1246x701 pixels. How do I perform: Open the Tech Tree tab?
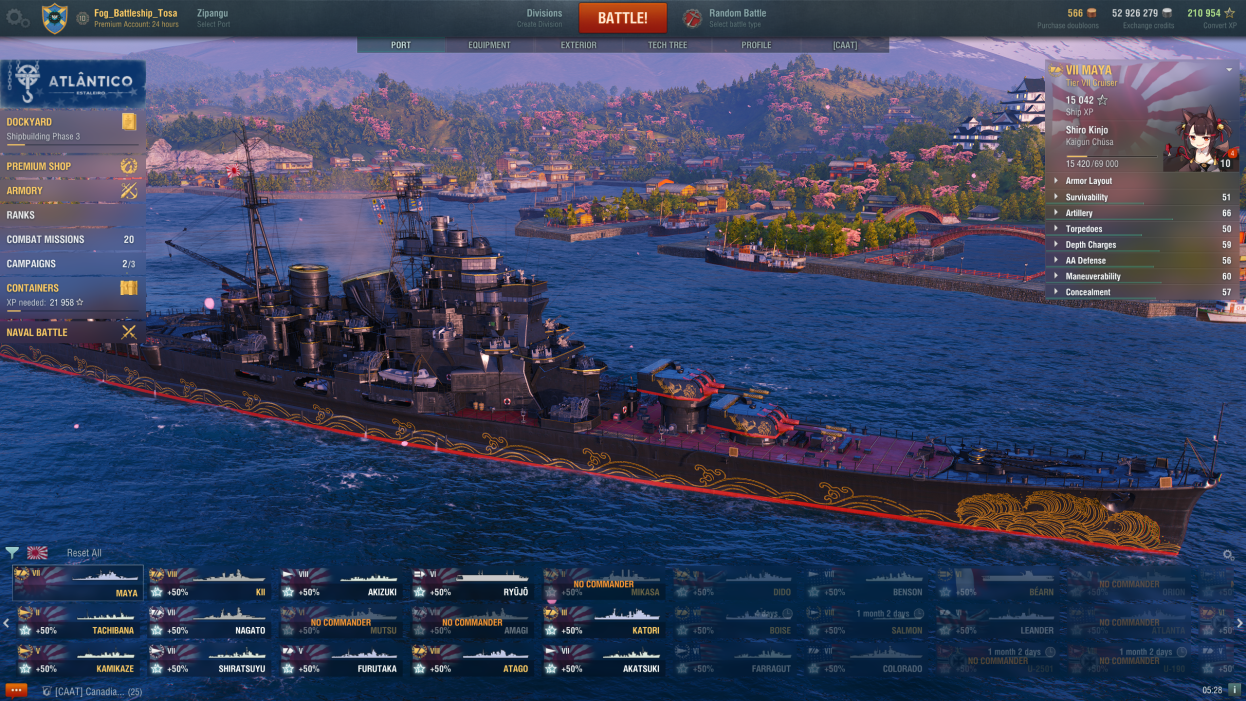tap(668, 45)
